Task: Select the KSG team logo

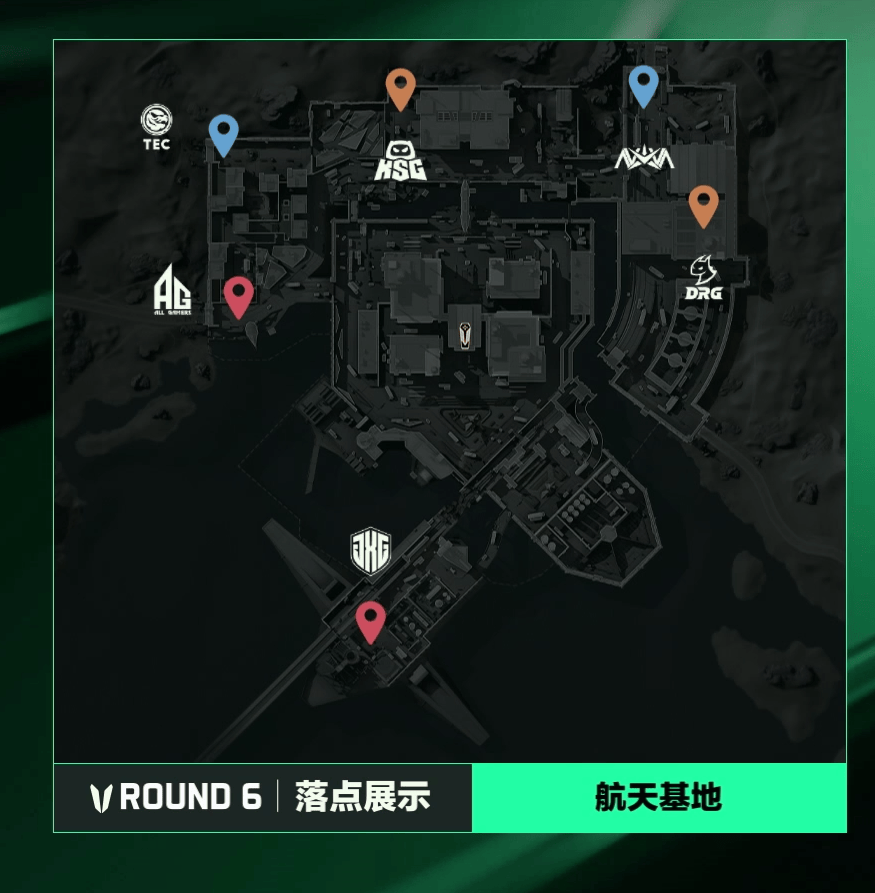Action: 400,161
